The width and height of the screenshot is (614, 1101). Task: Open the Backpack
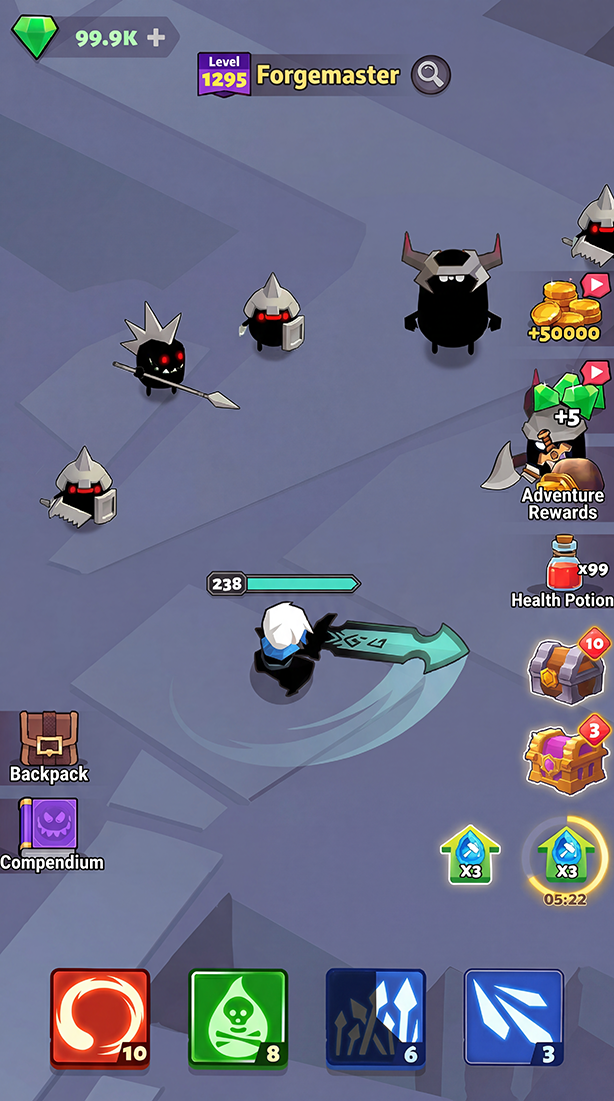click(48, 746)
